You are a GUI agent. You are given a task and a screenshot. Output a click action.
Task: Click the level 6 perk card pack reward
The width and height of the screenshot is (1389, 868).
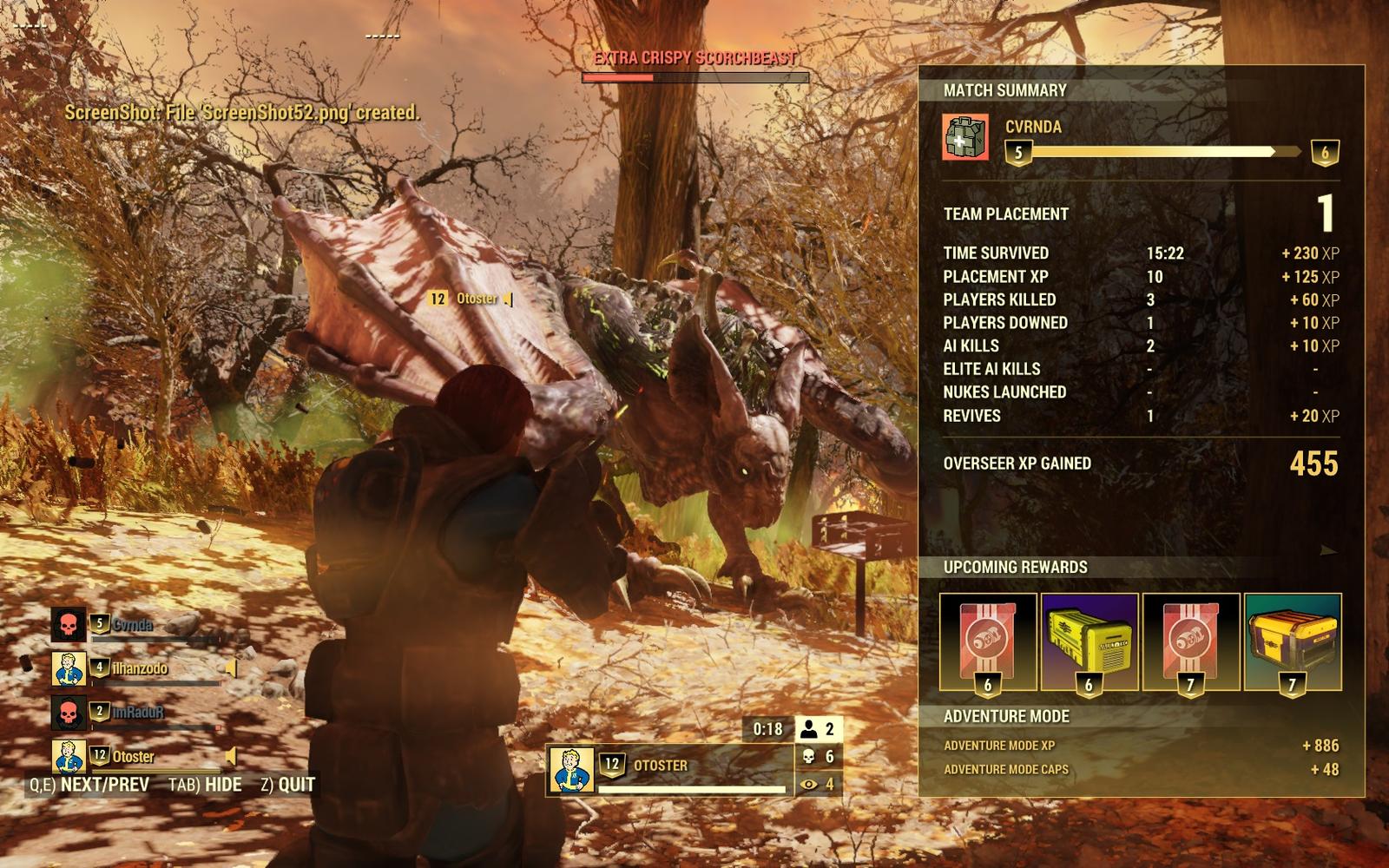pos(988,642)
